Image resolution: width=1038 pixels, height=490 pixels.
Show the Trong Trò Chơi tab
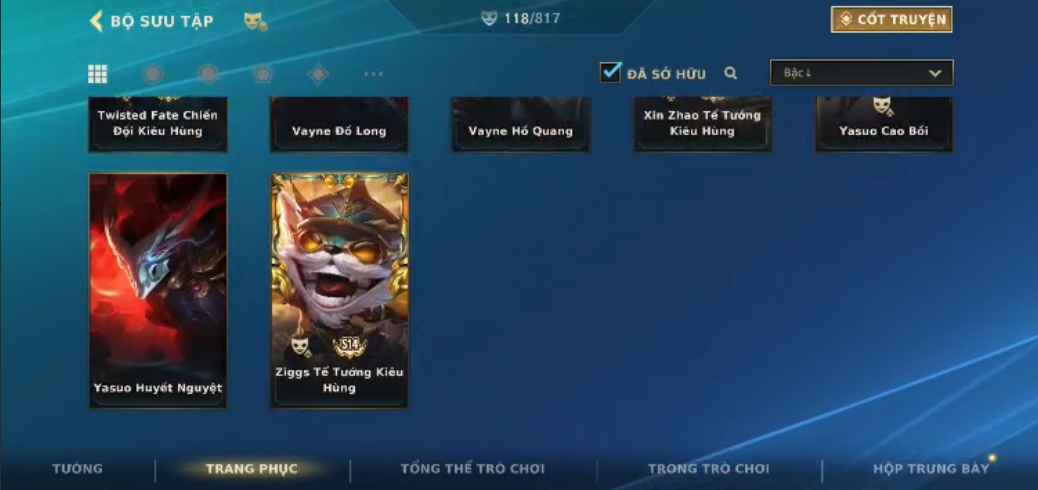click(708, 469)
